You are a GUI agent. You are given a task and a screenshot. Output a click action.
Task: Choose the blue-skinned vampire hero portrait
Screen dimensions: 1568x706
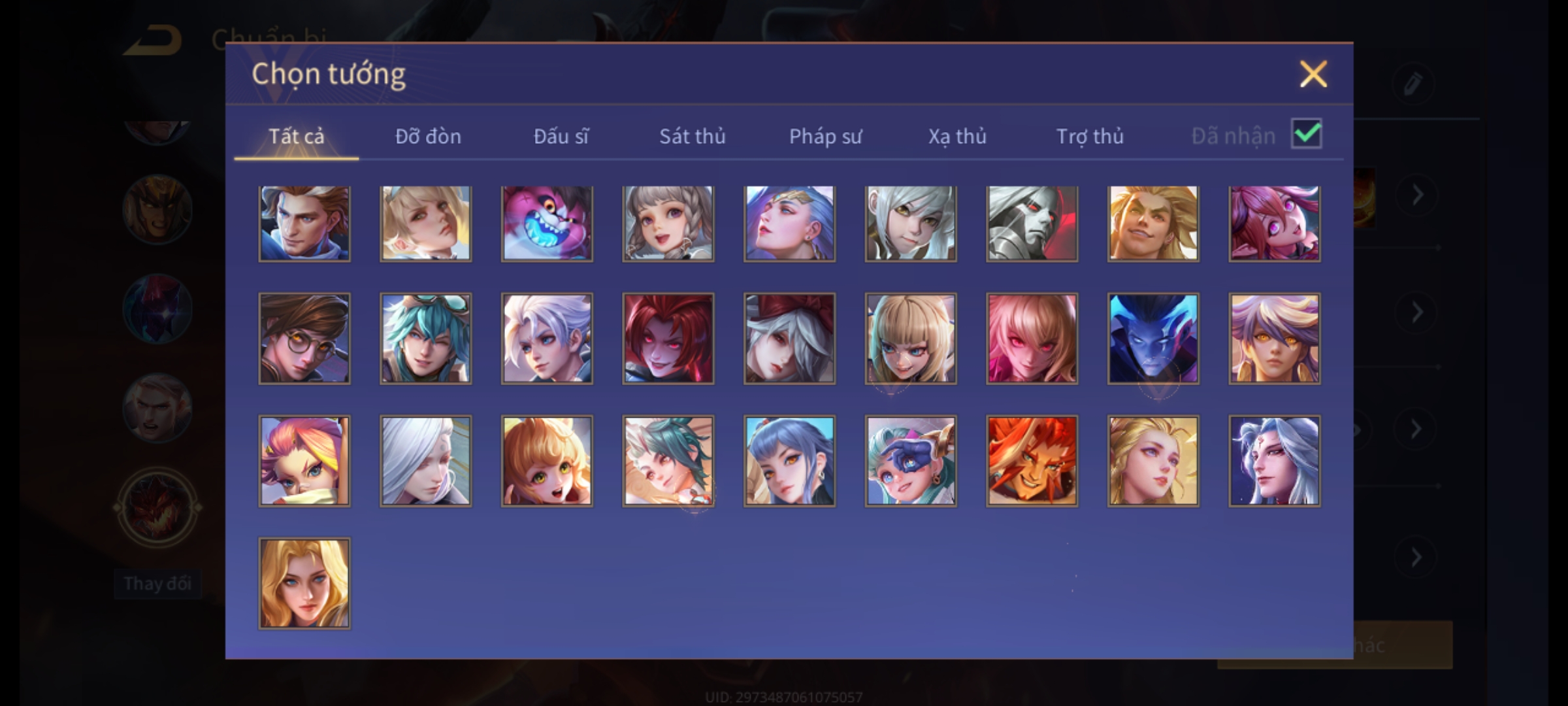click(1153, 338)
